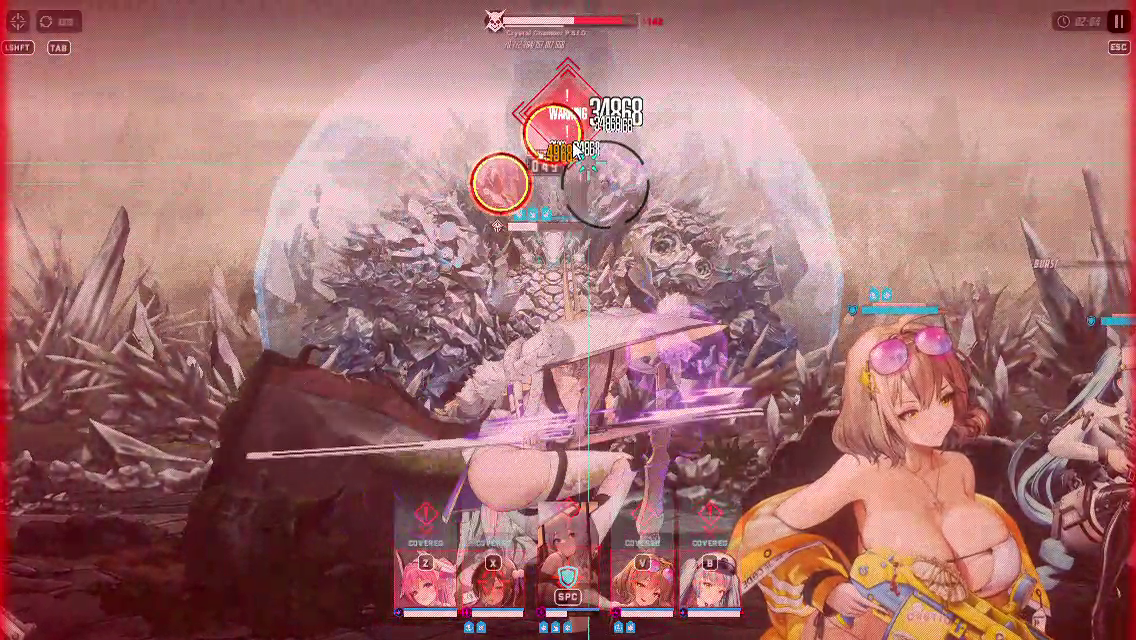This screenshot has height=640, width=1136.
Task: Choose the sunglasses girl squad portrait
Action: (642, 580)
